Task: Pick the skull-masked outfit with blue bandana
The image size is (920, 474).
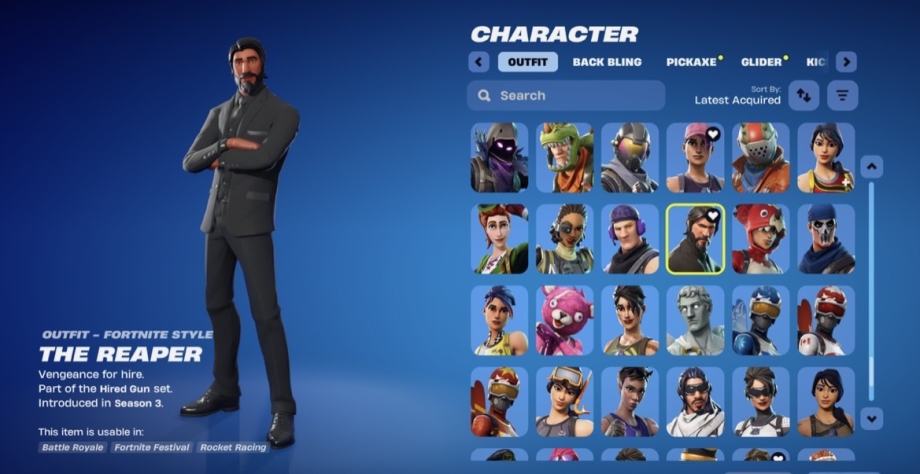Action: (x=826, y=239)
